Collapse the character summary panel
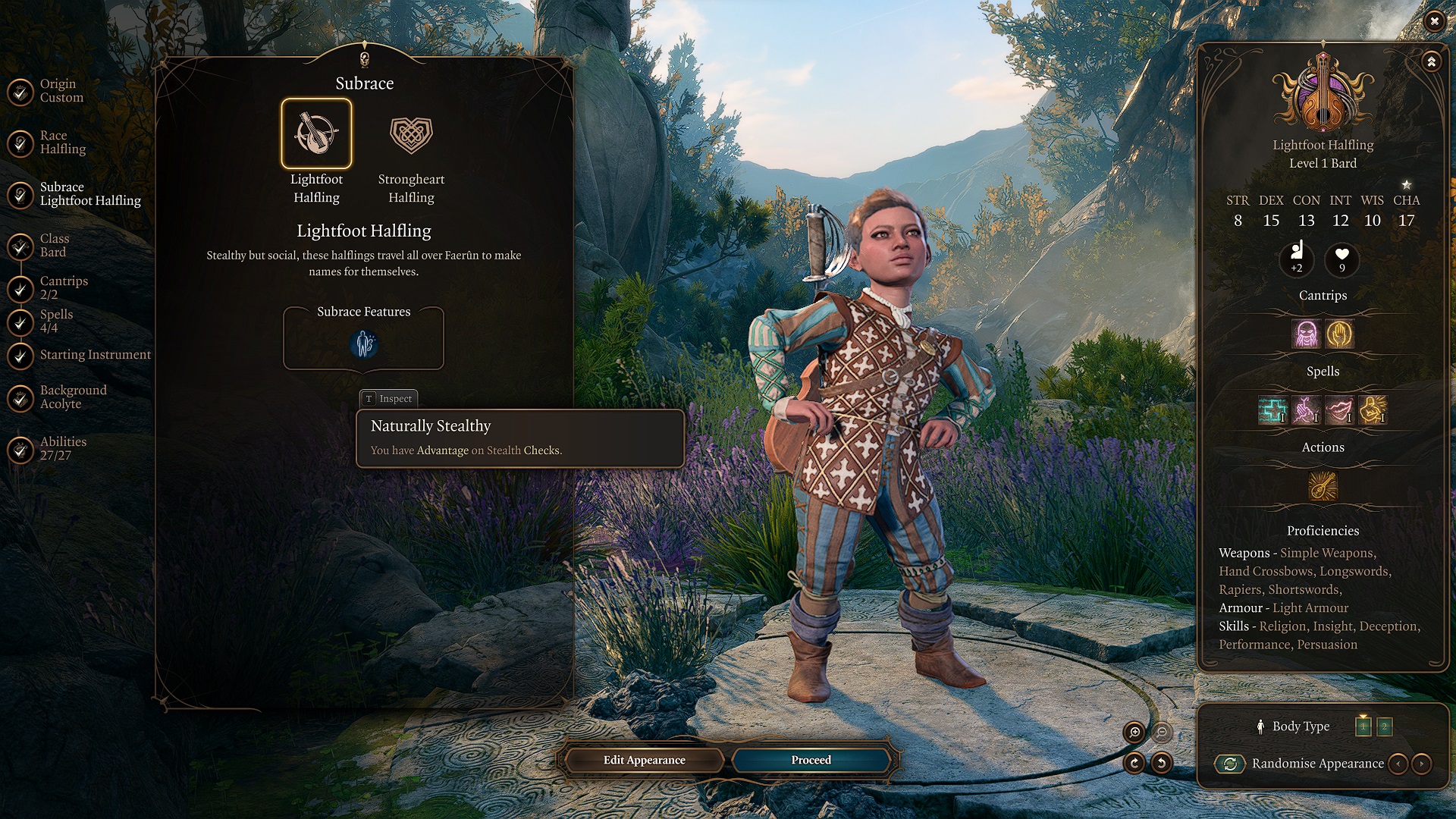Image resolution: width=1456 pixels, height=819 pixels. click(x=1431, y=61)
